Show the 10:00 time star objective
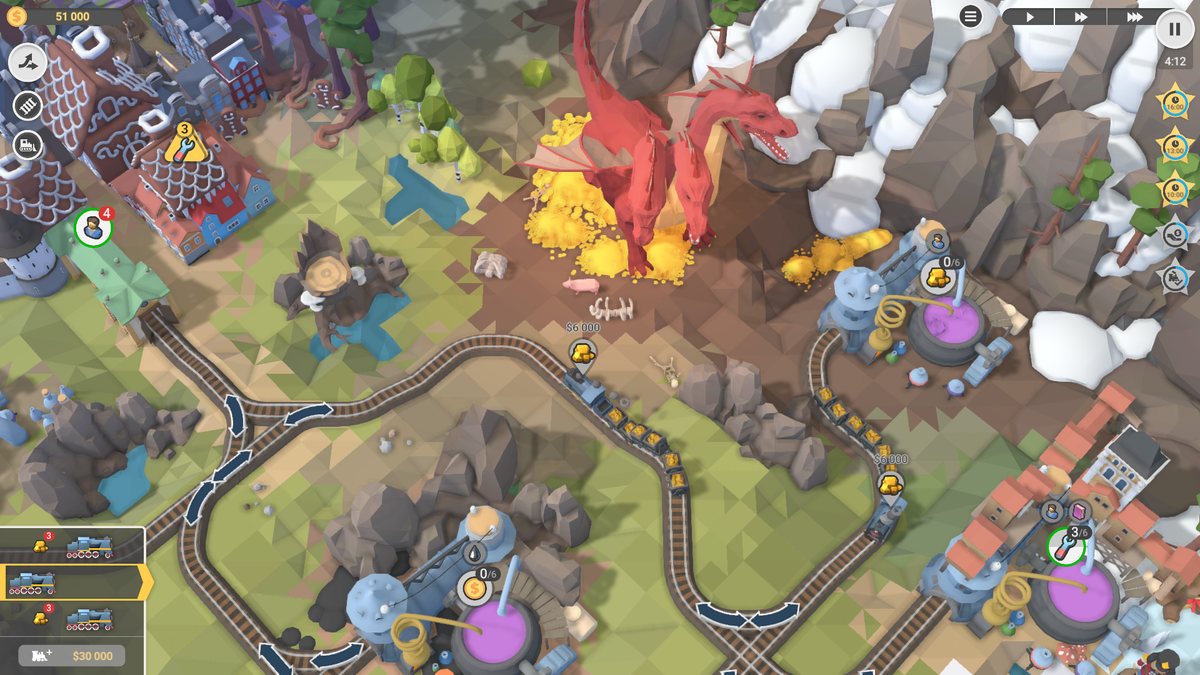The image size is (1200, 675). (x=1173, y=189)
